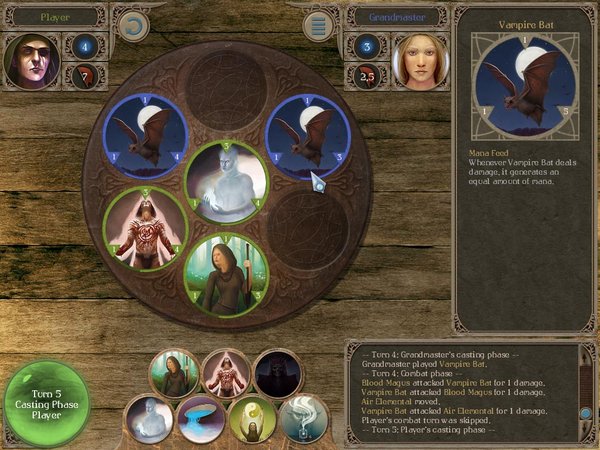Select the dark skull figure card in hand
The image size is (600, 450).
[x=277, y=374]
